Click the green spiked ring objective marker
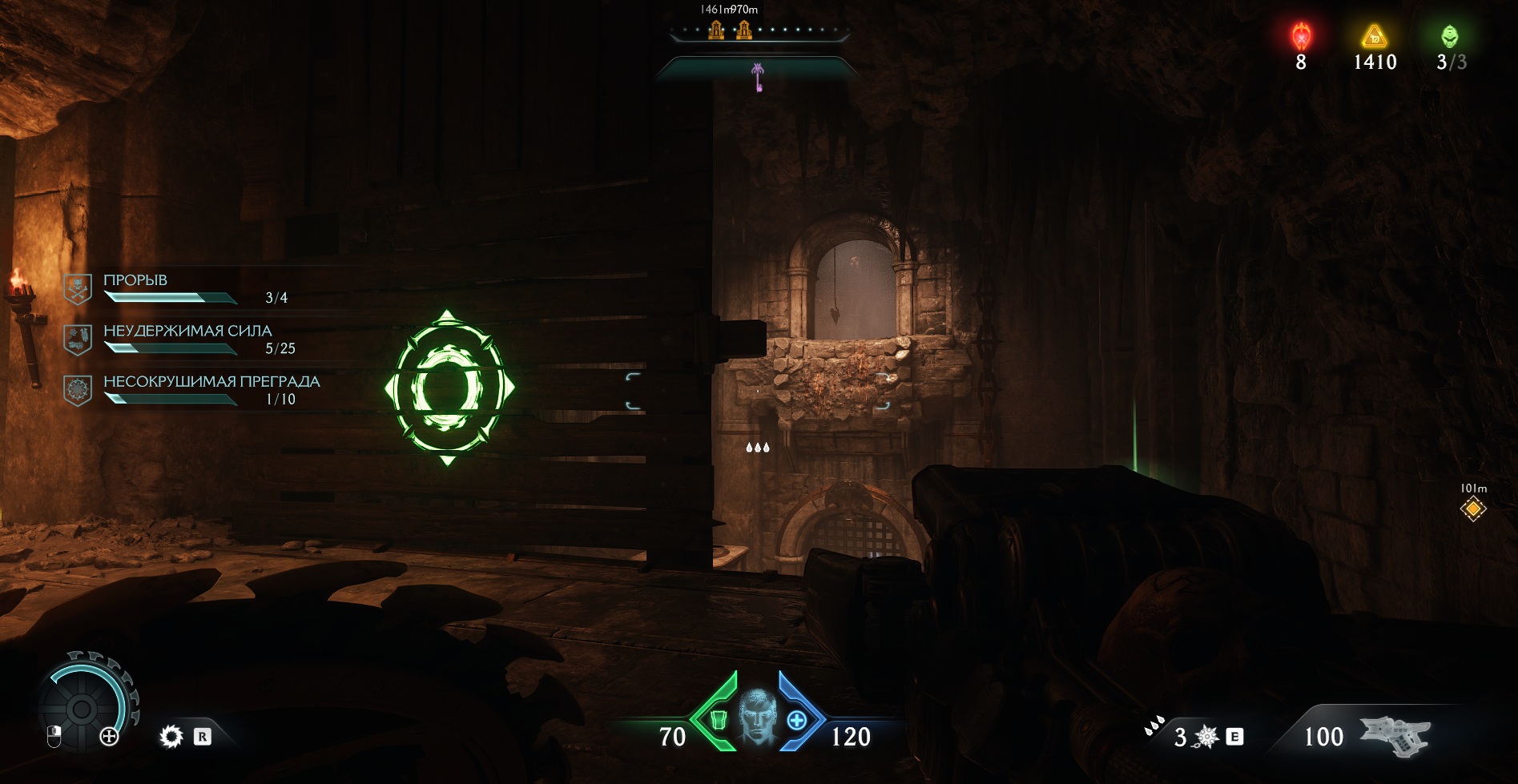The width and height of the screenshot is (1518, 784). [449, 388]
